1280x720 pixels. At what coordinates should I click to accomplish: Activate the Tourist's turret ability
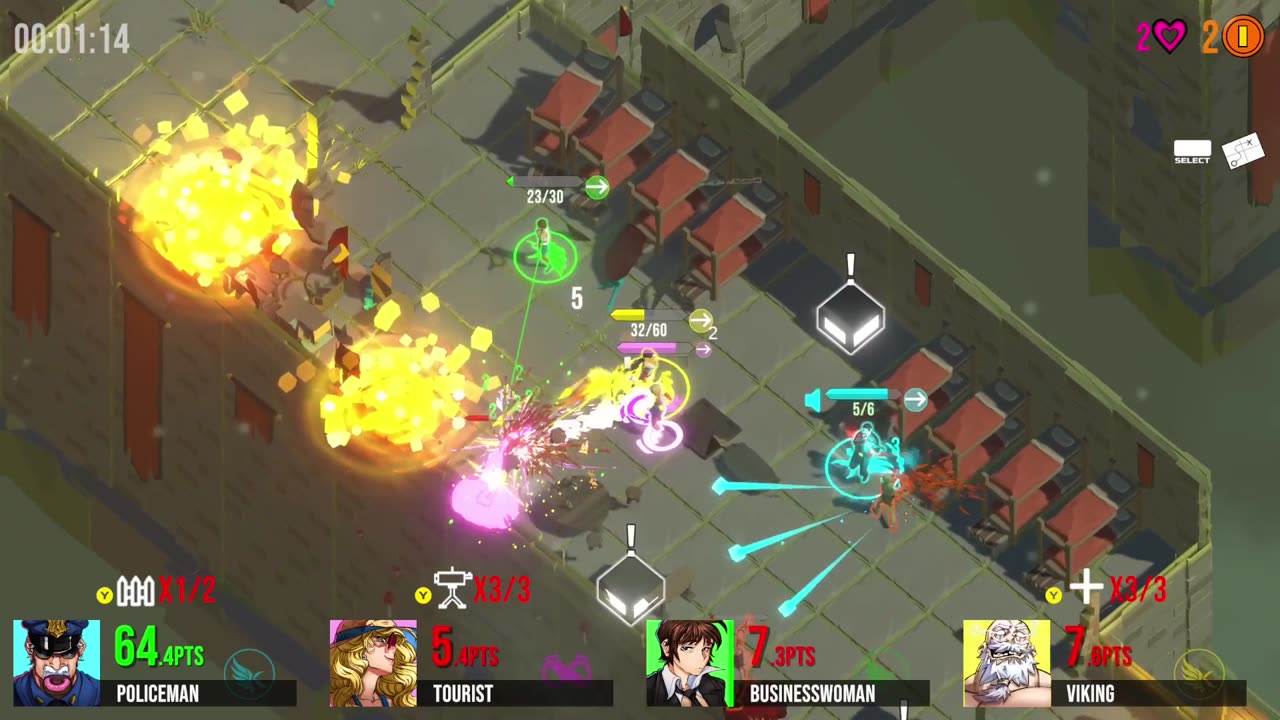click(452, 589)
